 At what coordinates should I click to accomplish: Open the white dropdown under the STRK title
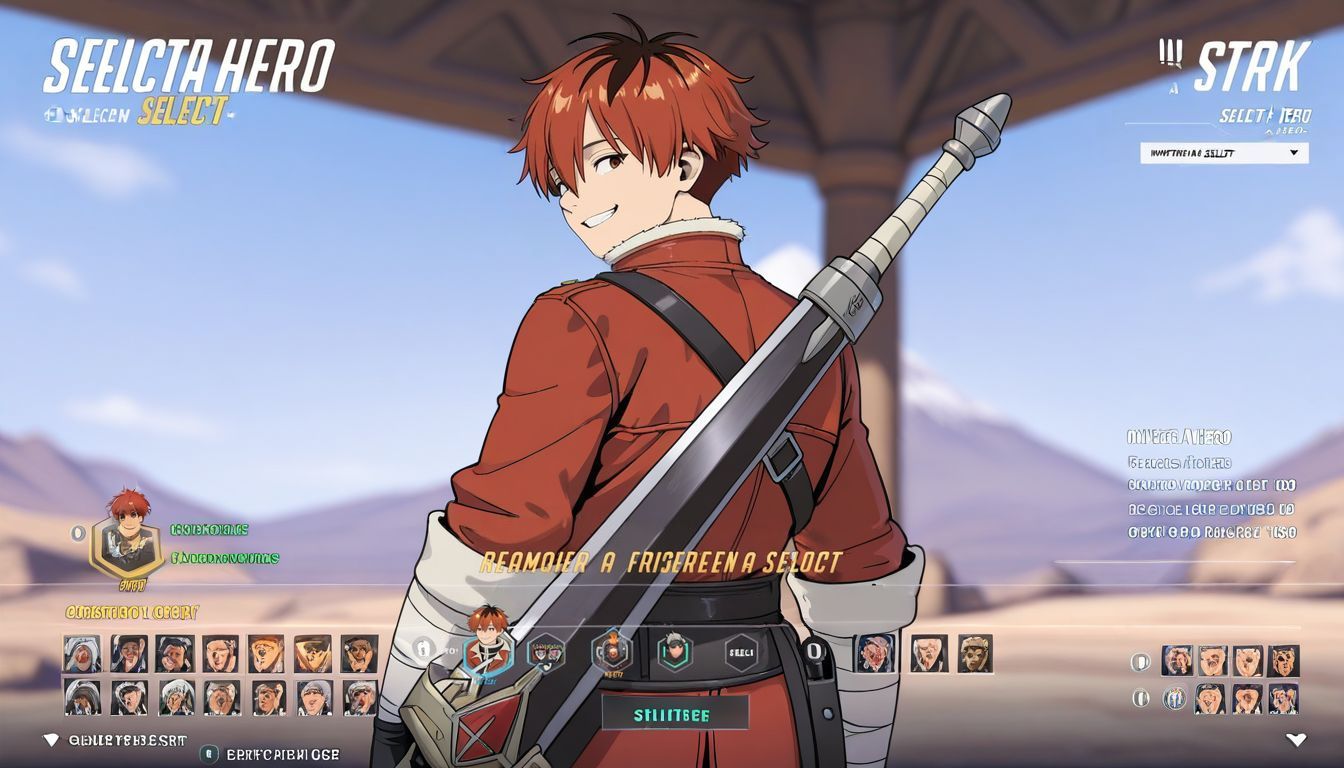[1223, 153]
